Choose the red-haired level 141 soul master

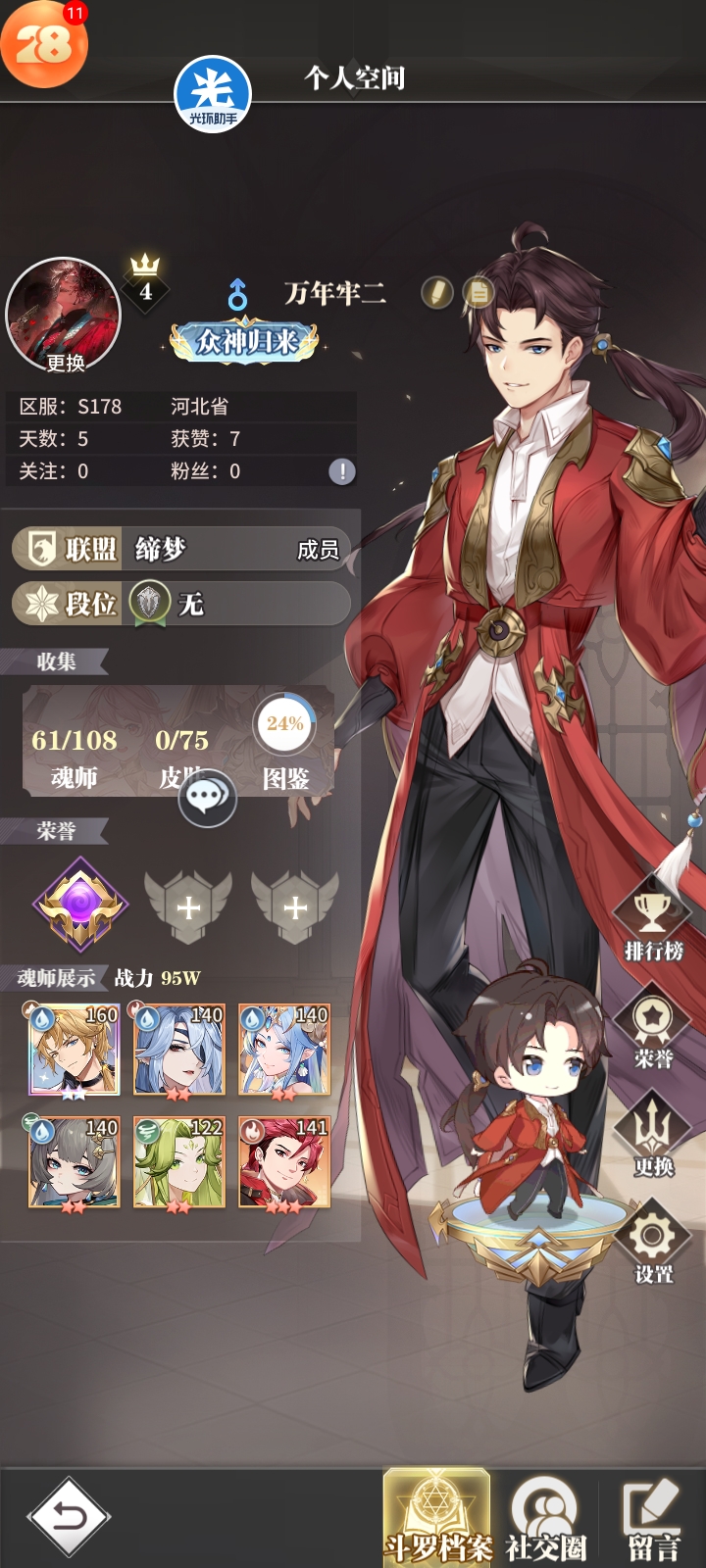coord(284,1162)
